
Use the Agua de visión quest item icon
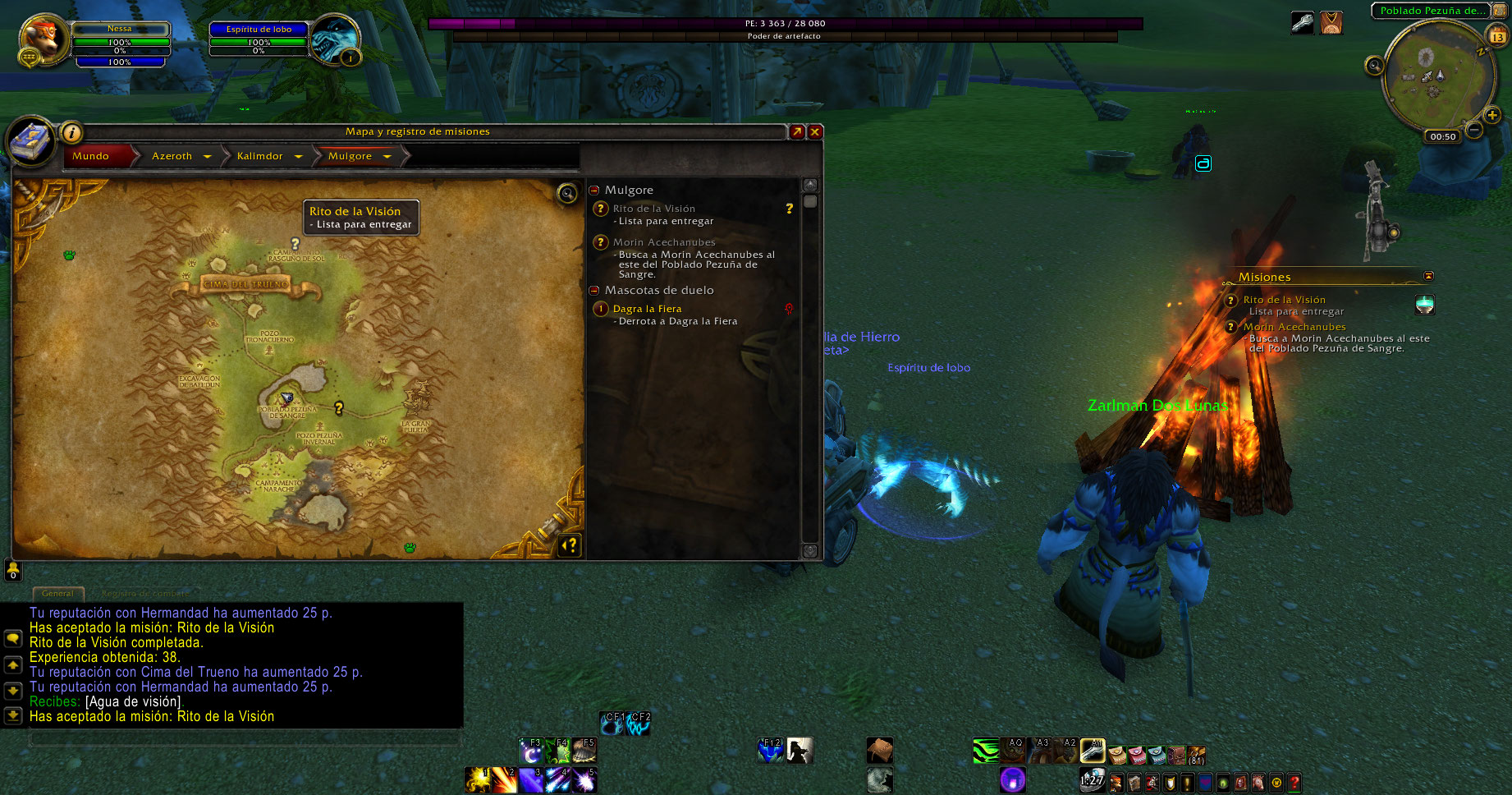tap(1425, 305)
